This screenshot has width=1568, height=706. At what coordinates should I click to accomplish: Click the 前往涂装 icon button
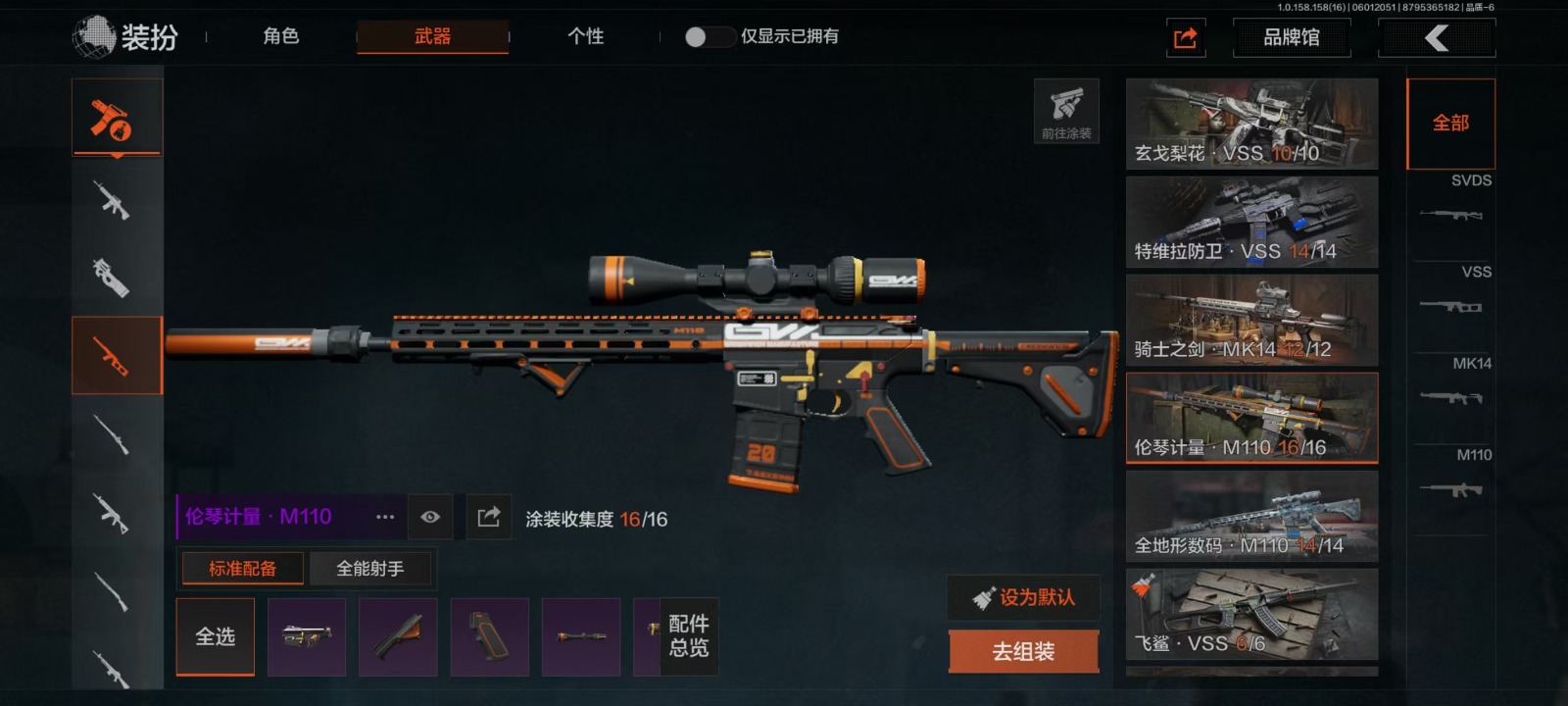[x=1066, y=111]
